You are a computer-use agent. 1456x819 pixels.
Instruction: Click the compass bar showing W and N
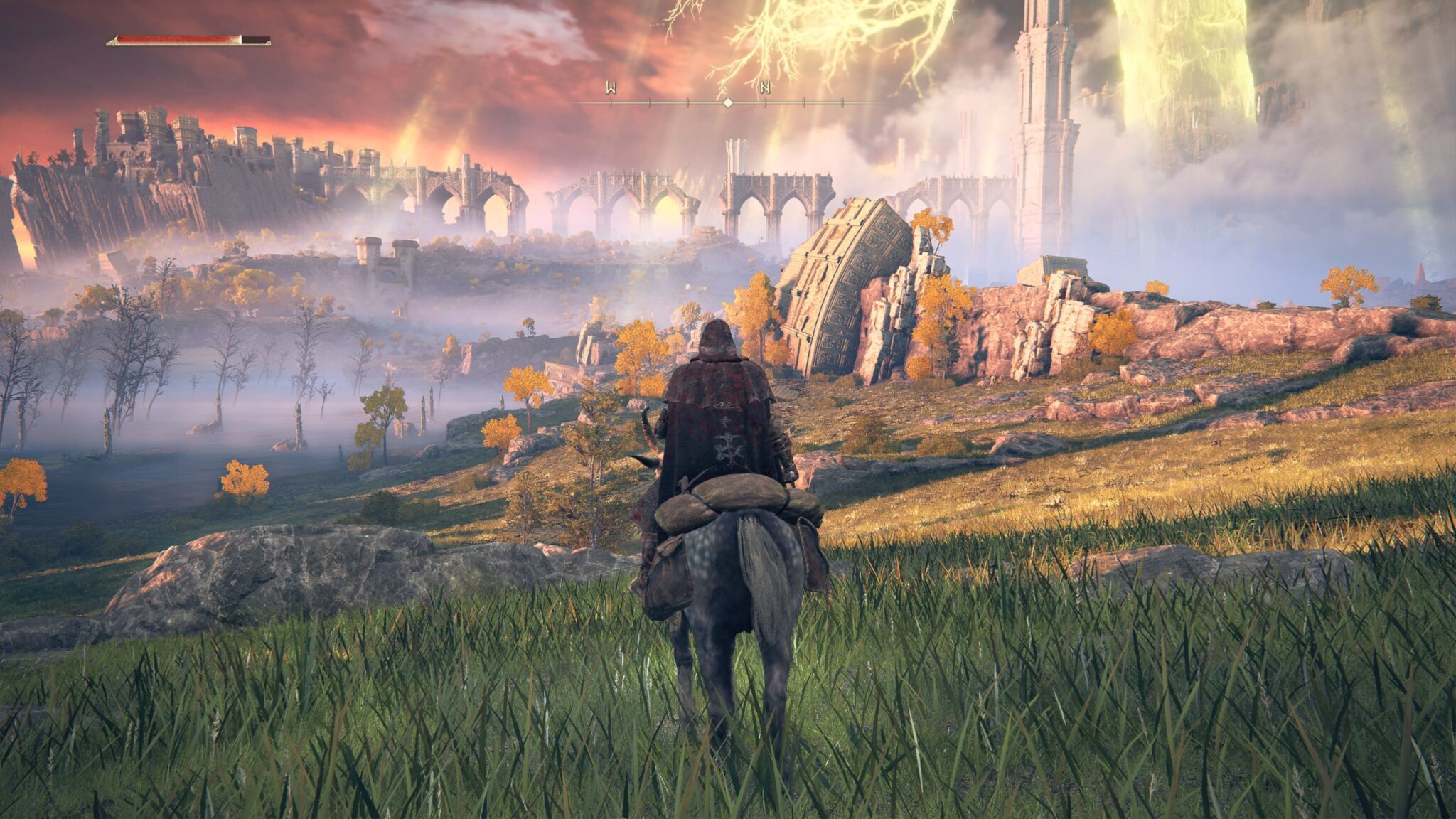pos(727,102)
